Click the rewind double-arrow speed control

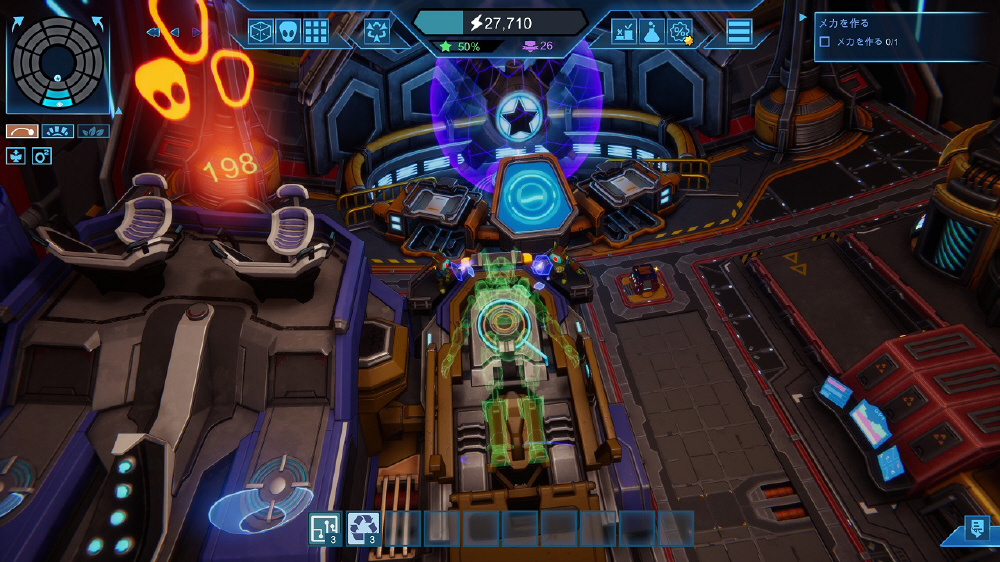pyautogui.click(x=153, y=32)
